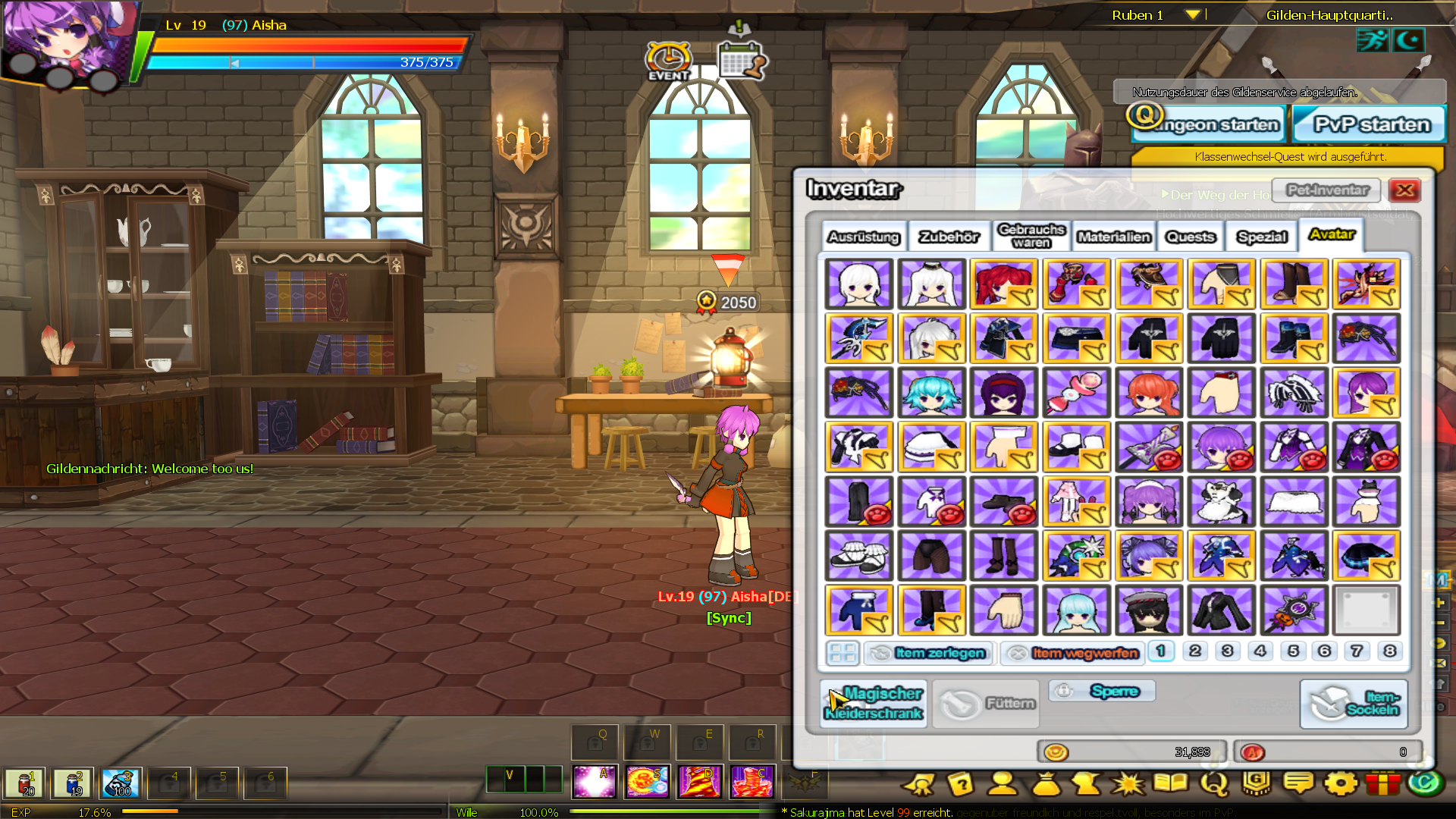Click the Item zerlegen button
This screenshot has width=1456, height=819.
tap(930, 653)
